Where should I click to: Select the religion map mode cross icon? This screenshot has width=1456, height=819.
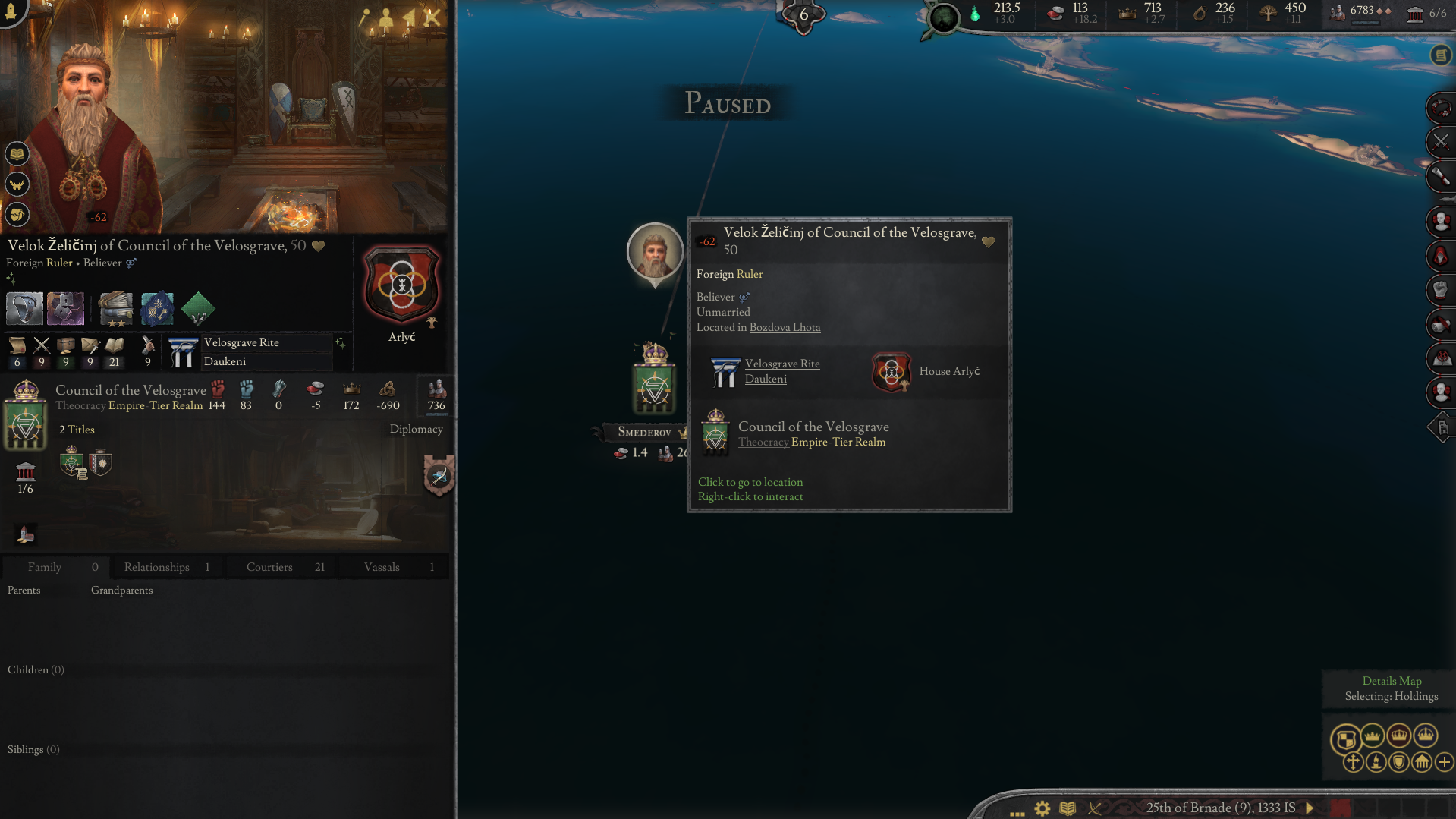point(1353,763)
